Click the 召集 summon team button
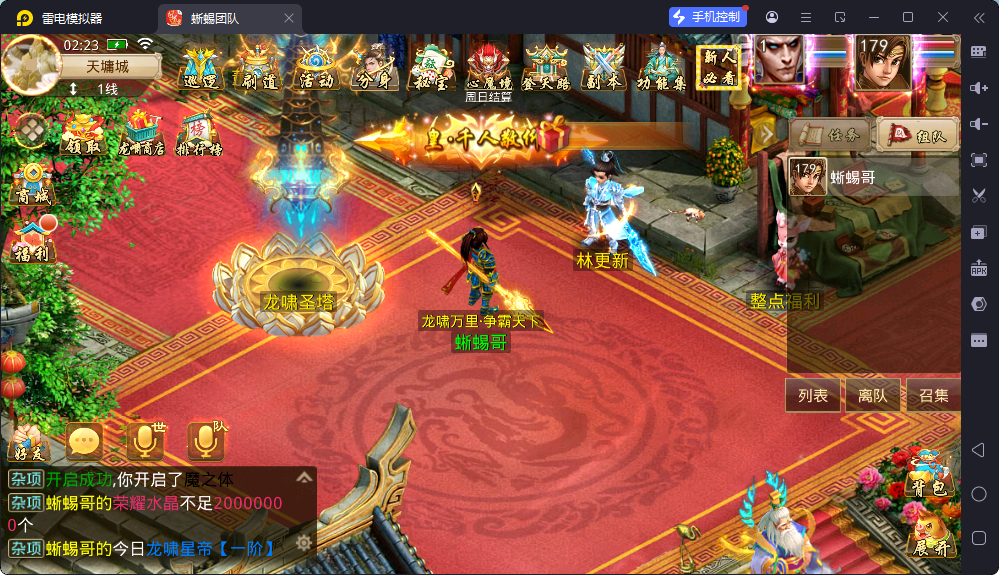 (x=933, y=396)
